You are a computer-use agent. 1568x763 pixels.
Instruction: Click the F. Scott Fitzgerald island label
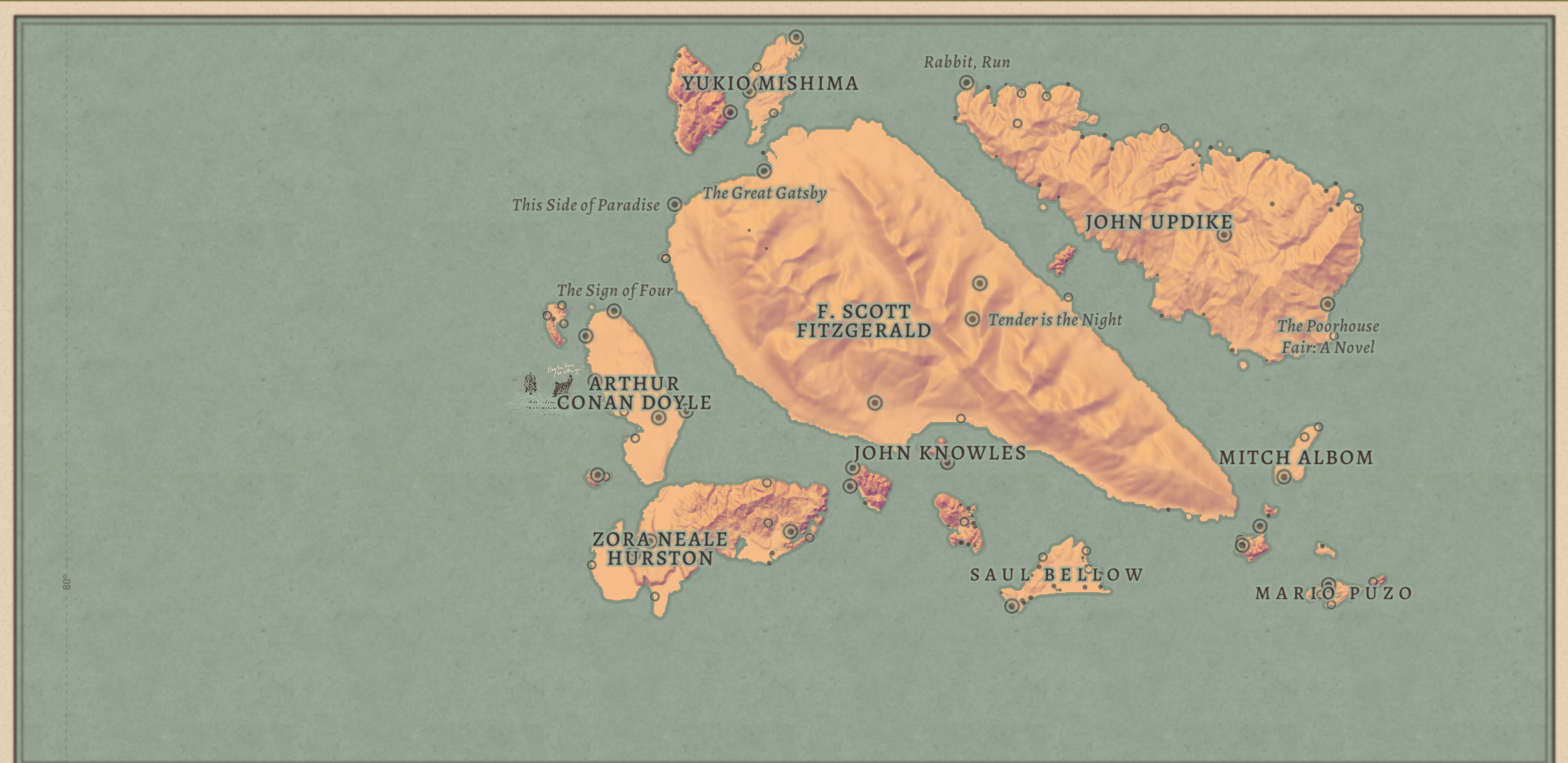[x=864, y=321]
